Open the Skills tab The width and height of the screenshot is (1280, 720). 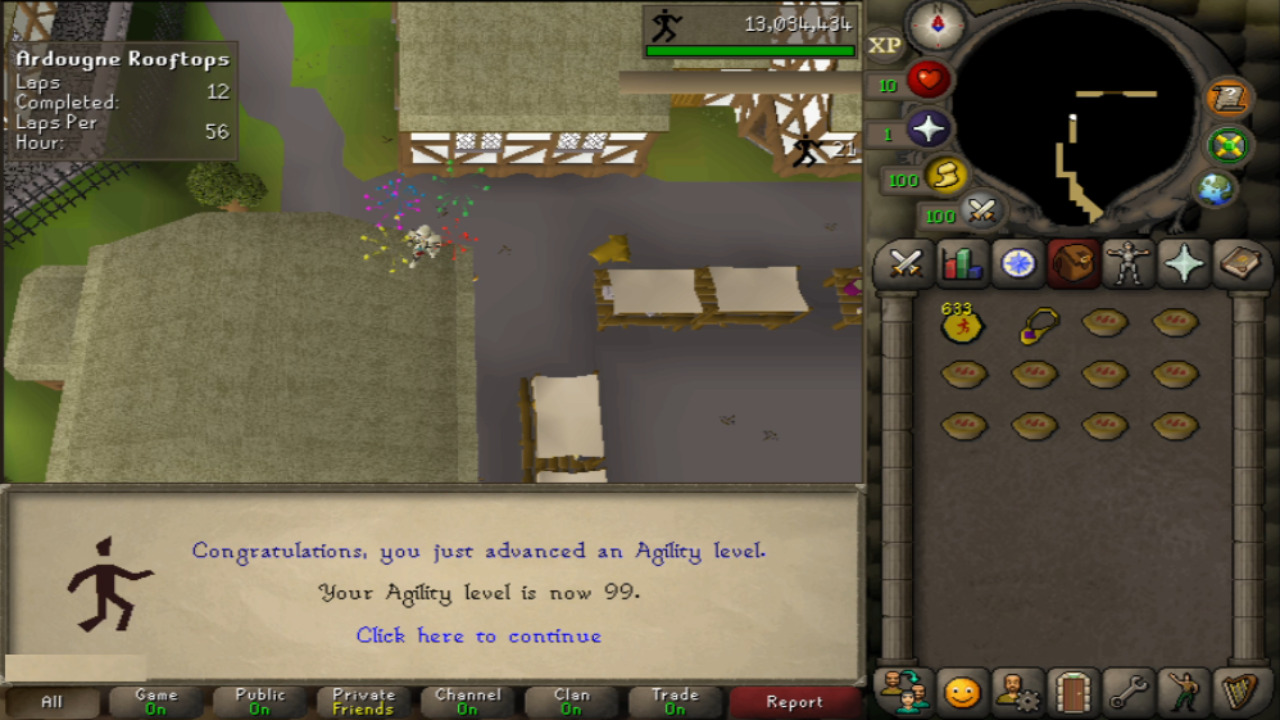(959, 264)
